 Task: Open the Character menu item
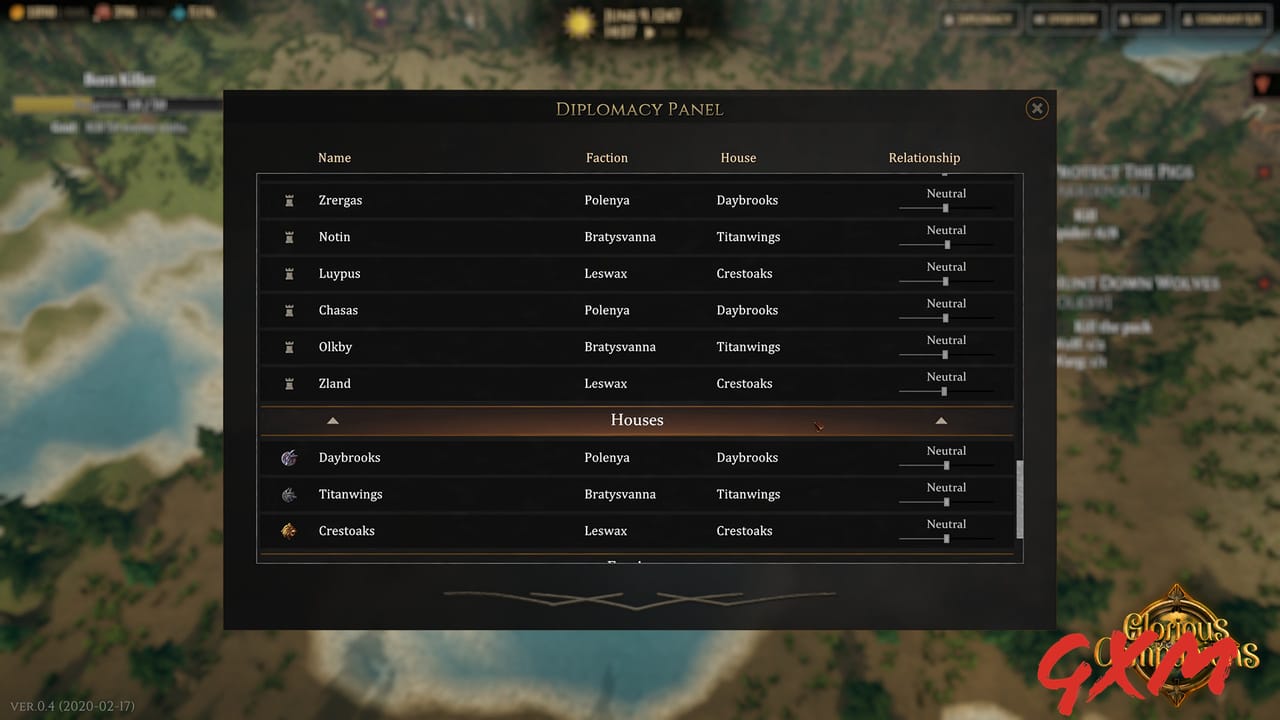(1221, 18)
